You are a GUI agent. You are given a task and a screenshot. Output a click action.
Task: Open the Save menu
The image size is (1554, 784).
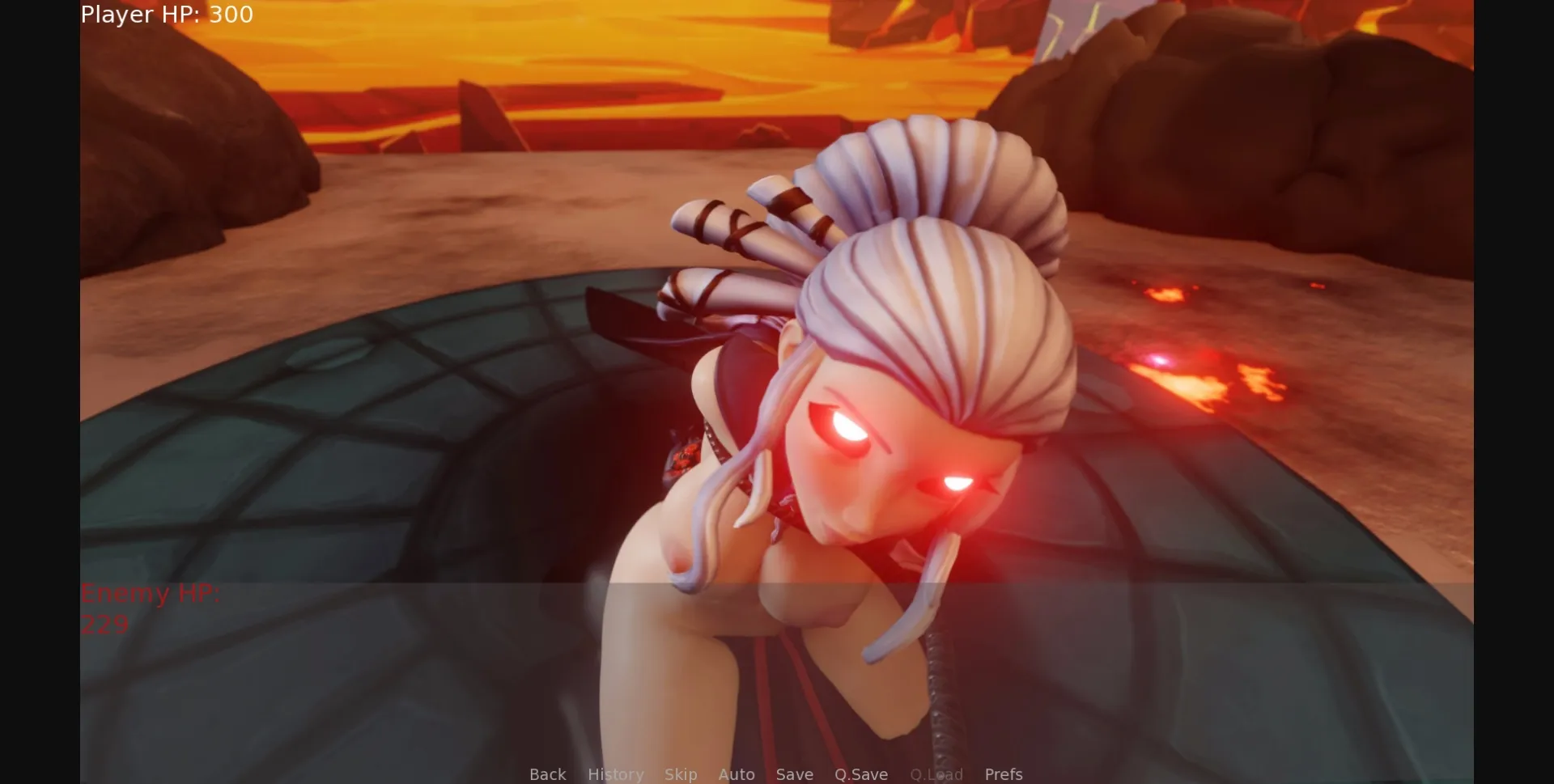(x=795, y=774)
